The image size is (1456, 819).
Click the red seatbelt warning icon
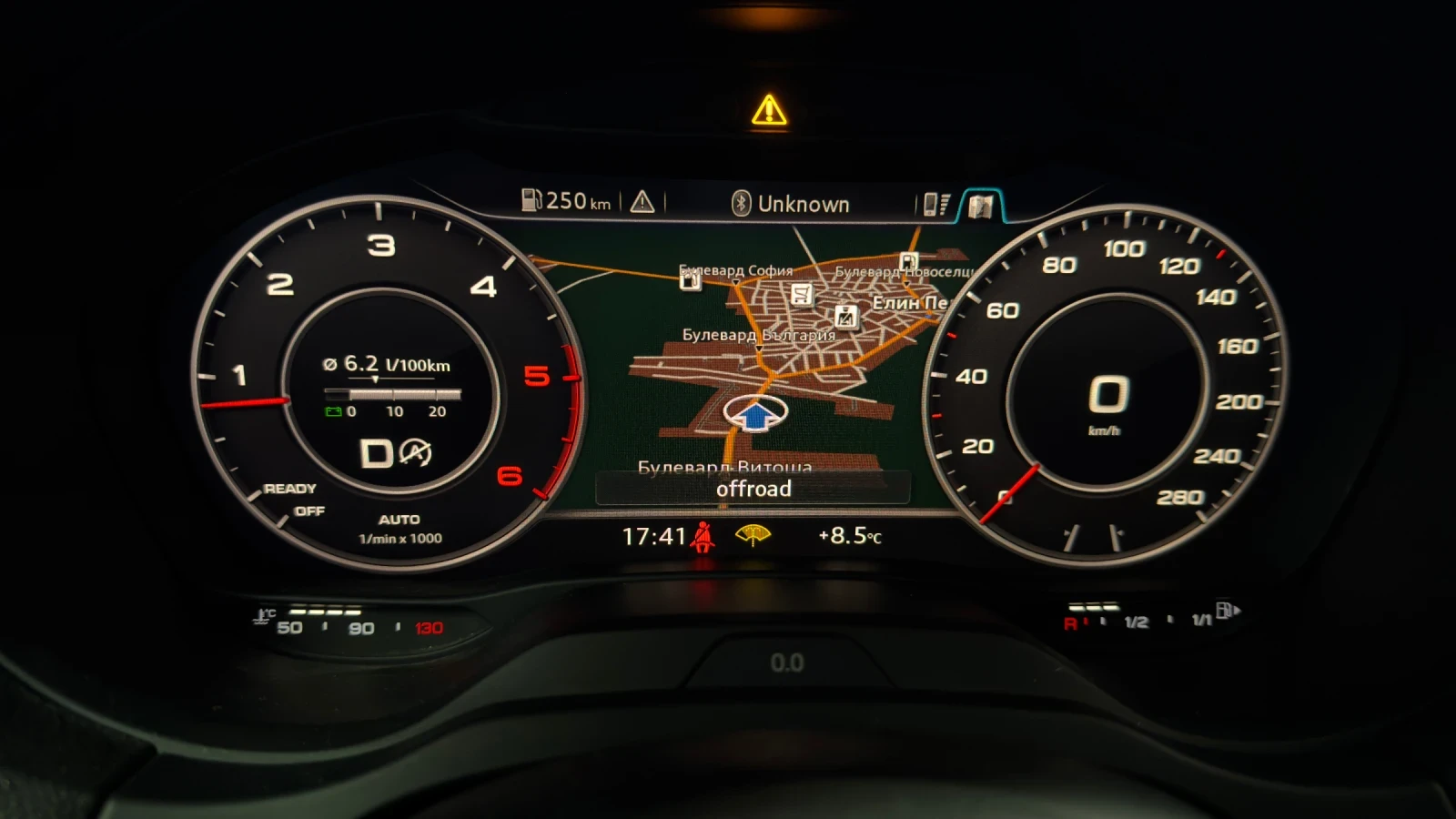click(x=702, y=538)
